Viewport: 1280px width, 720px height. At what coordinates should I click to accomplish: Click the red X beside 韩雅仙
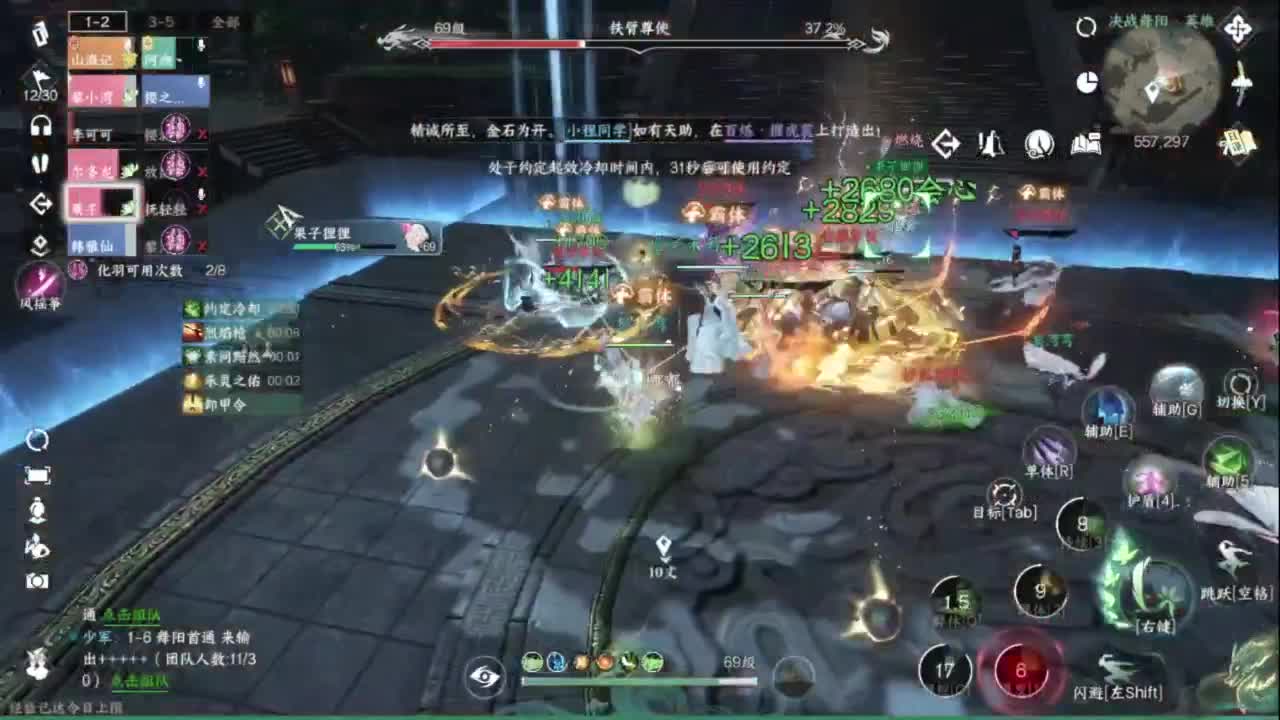pos(200,245)
